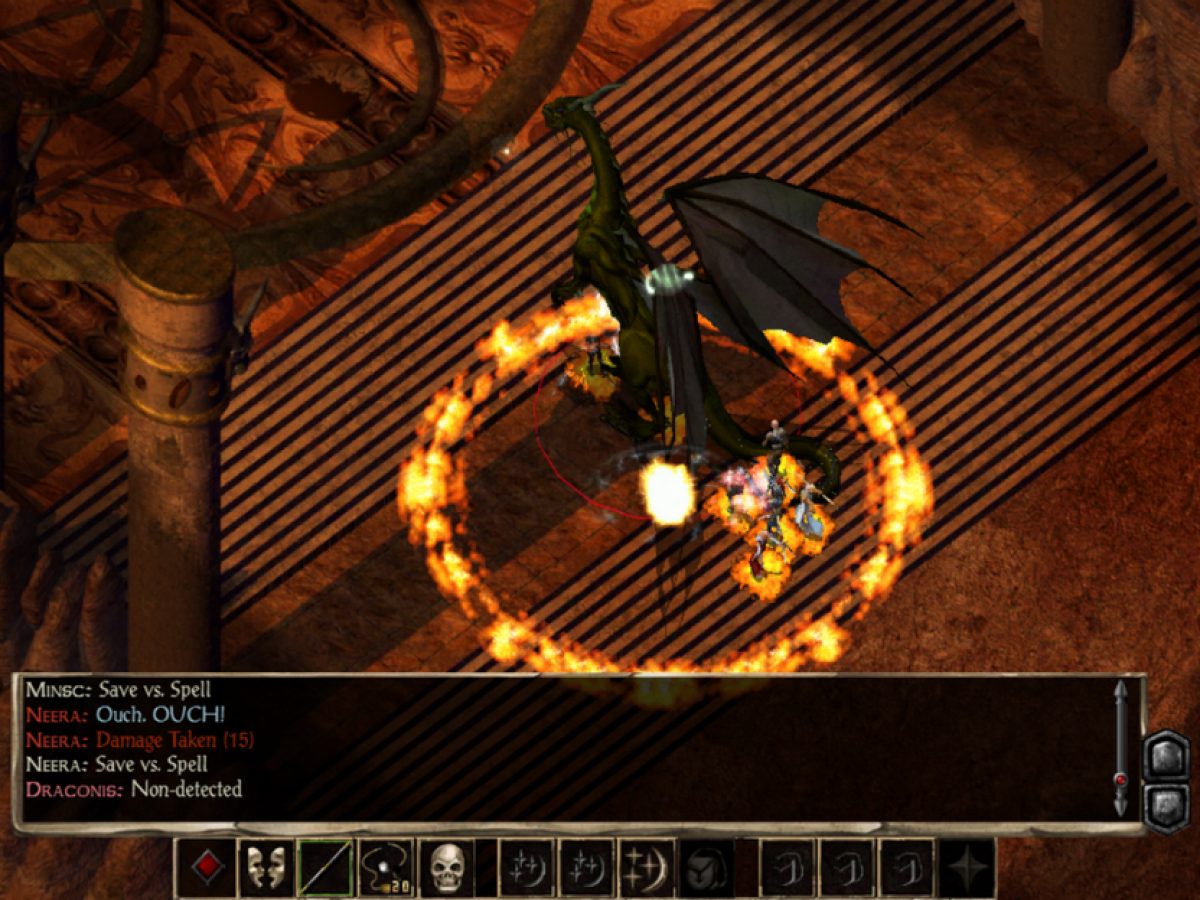Equip the quarterstaff weapon slot
This screenshot has height=900, width=1200.
(326, 867)
